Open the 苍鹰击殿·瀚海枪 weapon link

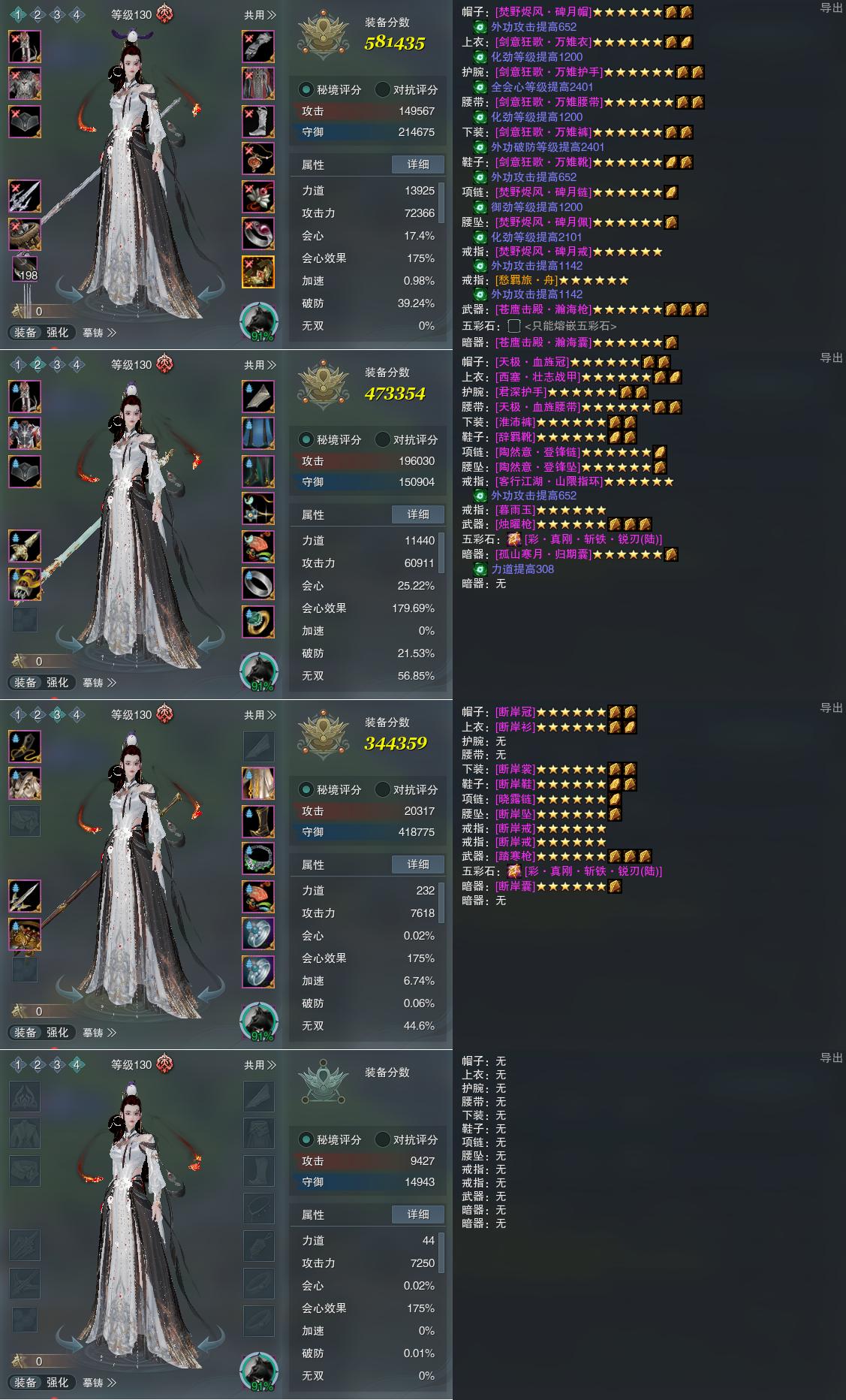click(x=543, y=309)
